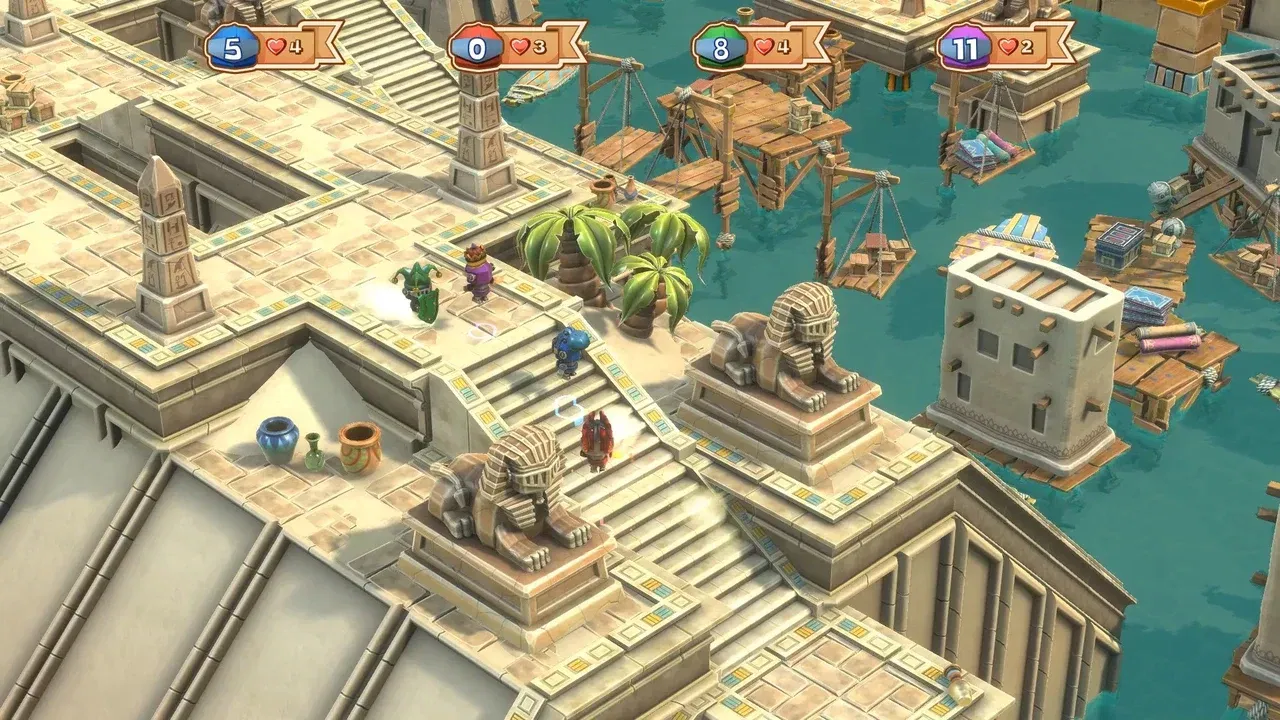Viewport: 1280px width, 720px height.
Task: Select the red character near the sphinx
Action: 597,440
